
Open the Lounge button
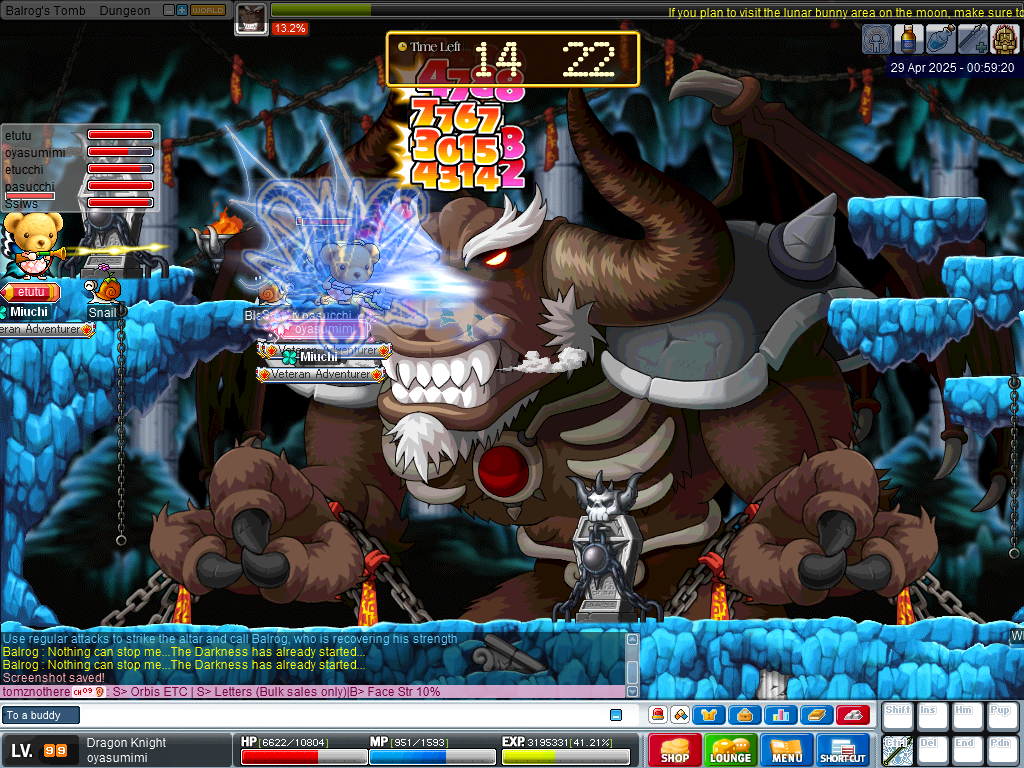click(x=731, y=750)
